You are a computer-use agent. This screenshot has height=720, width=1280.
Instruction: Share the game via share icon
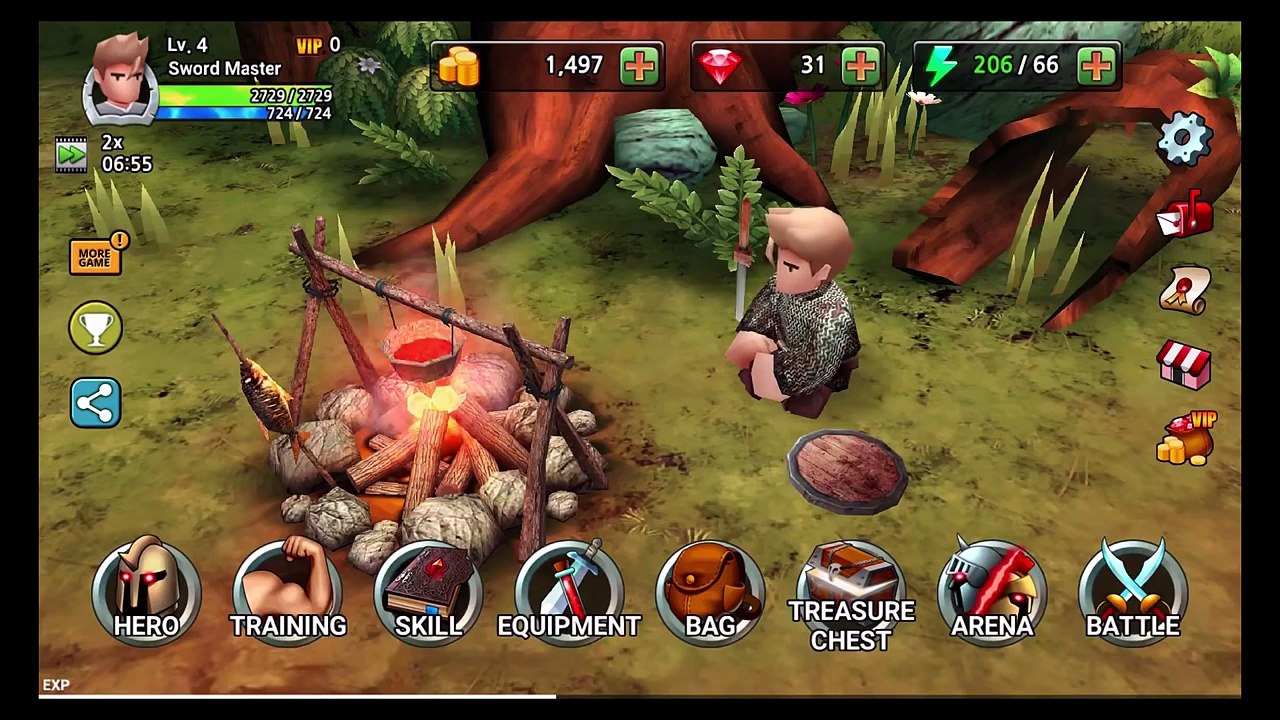(x=96, y=403)
